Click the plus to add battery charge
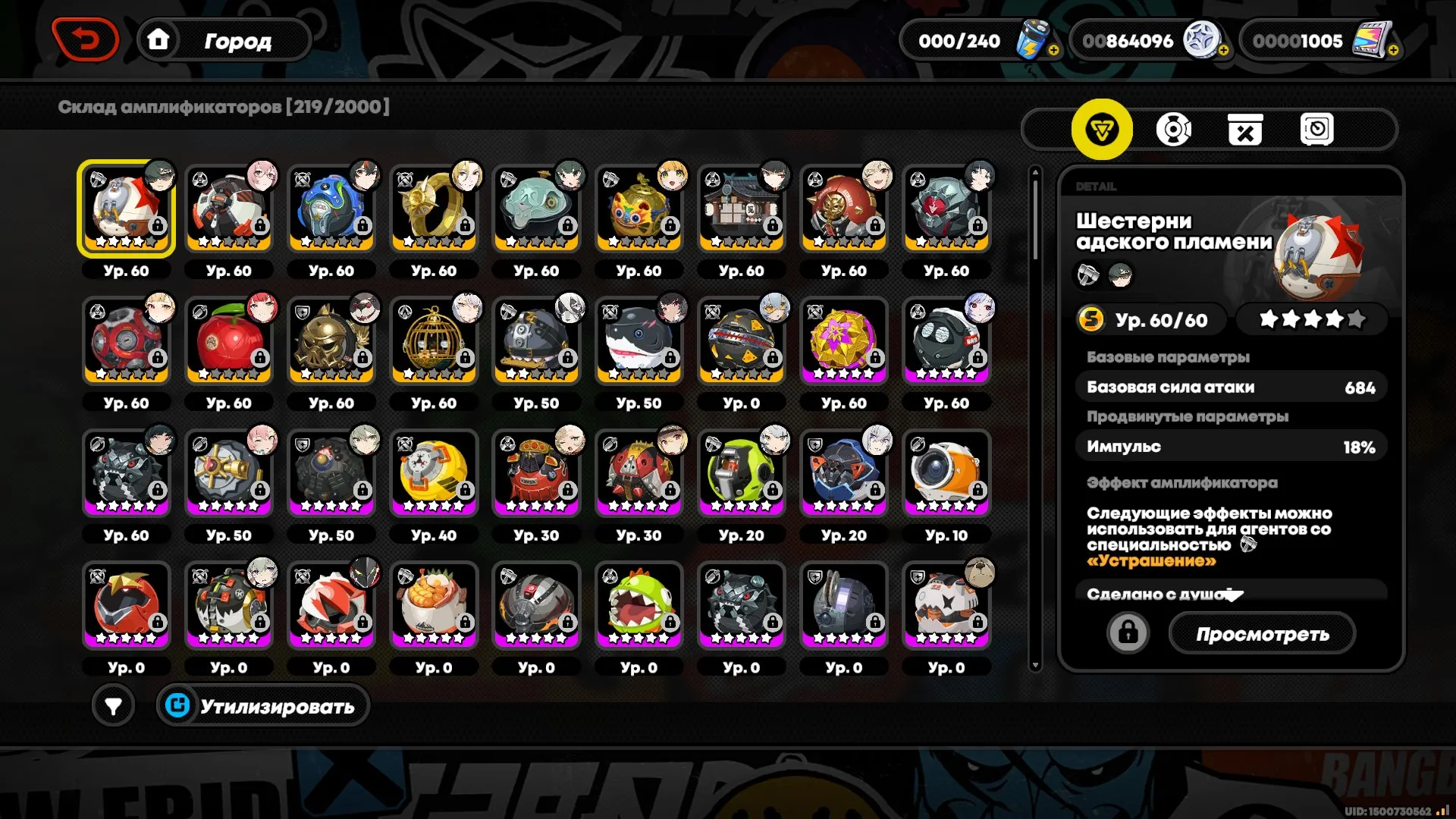Screen dimensions: 1456x819 (x=1053, y=52)
